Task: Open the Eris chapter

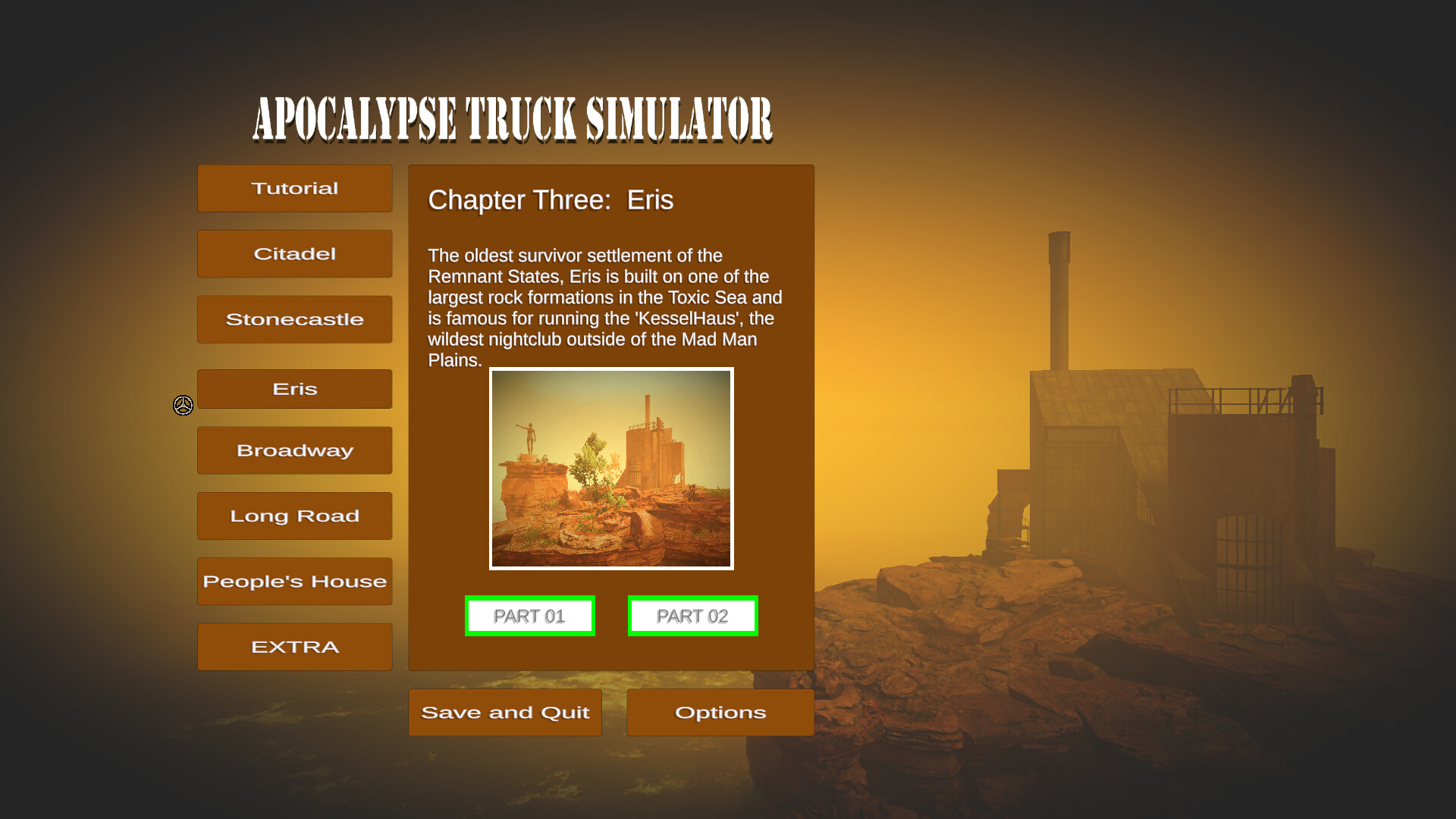Action: pos(294,388)
